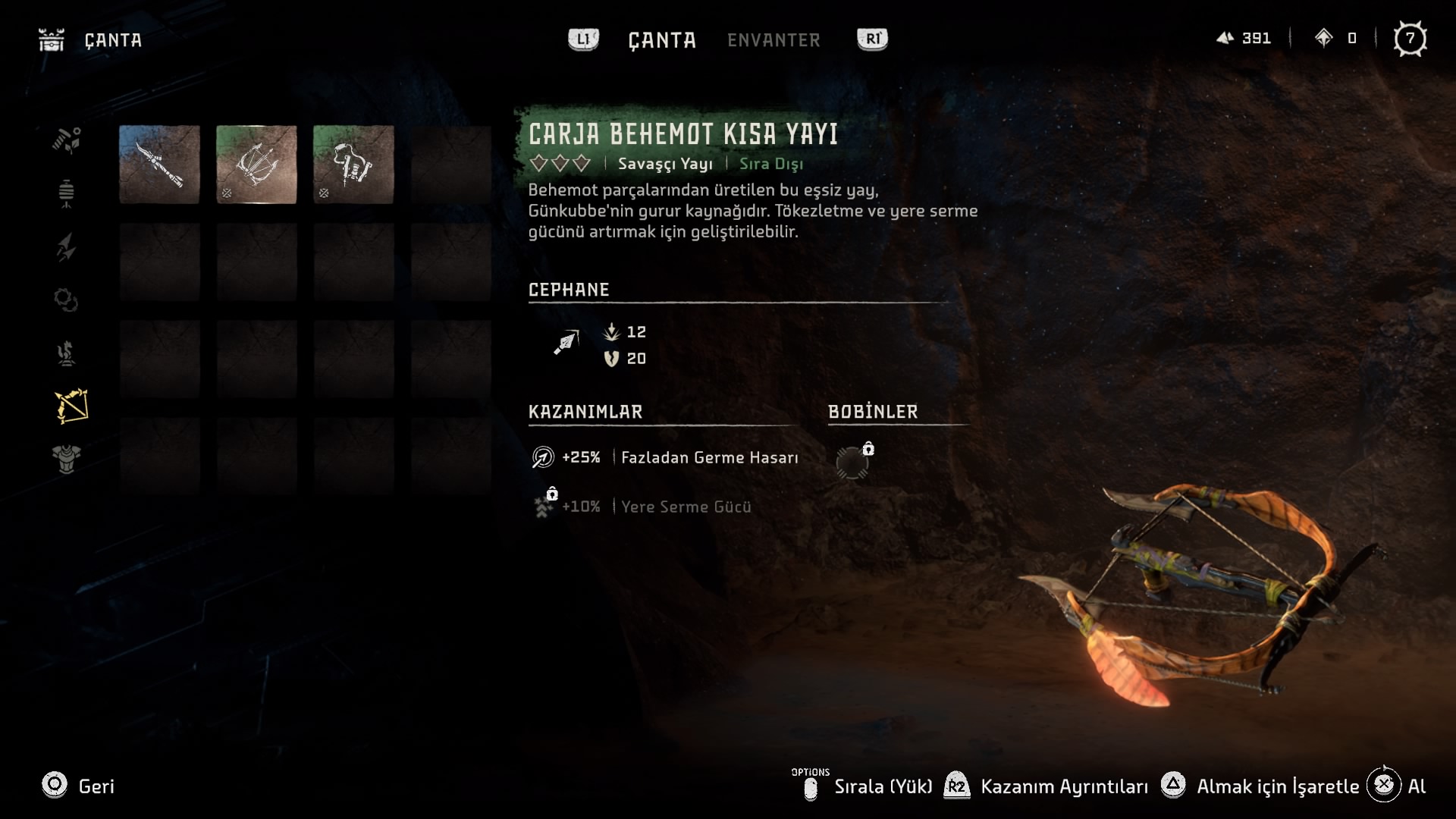Viewport: 1456px width, 819px height.
Task: Open the campfire flame category
Action: [67, 353]
